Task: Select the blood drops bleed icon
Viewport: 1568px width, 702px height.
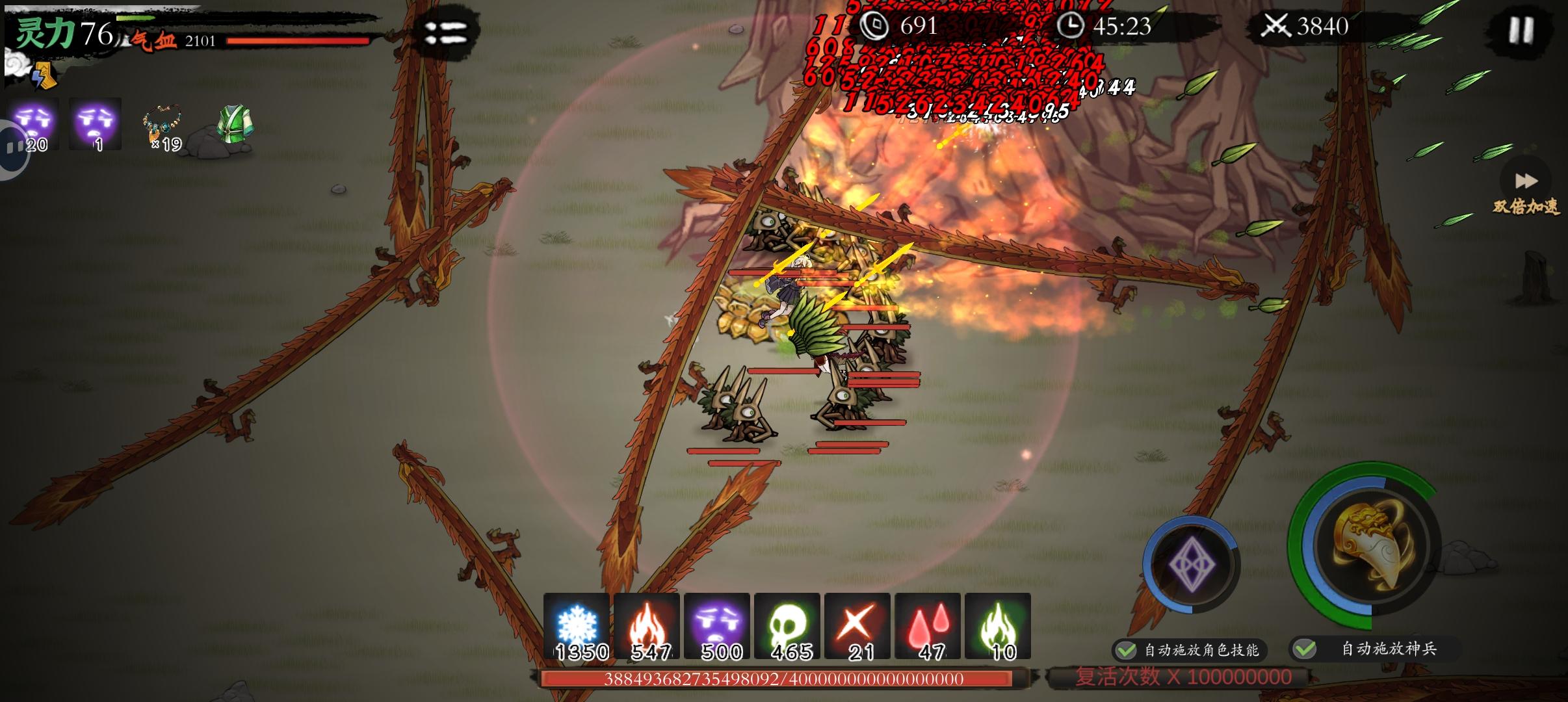Action: pyautogui.click(x=928, y=625)
